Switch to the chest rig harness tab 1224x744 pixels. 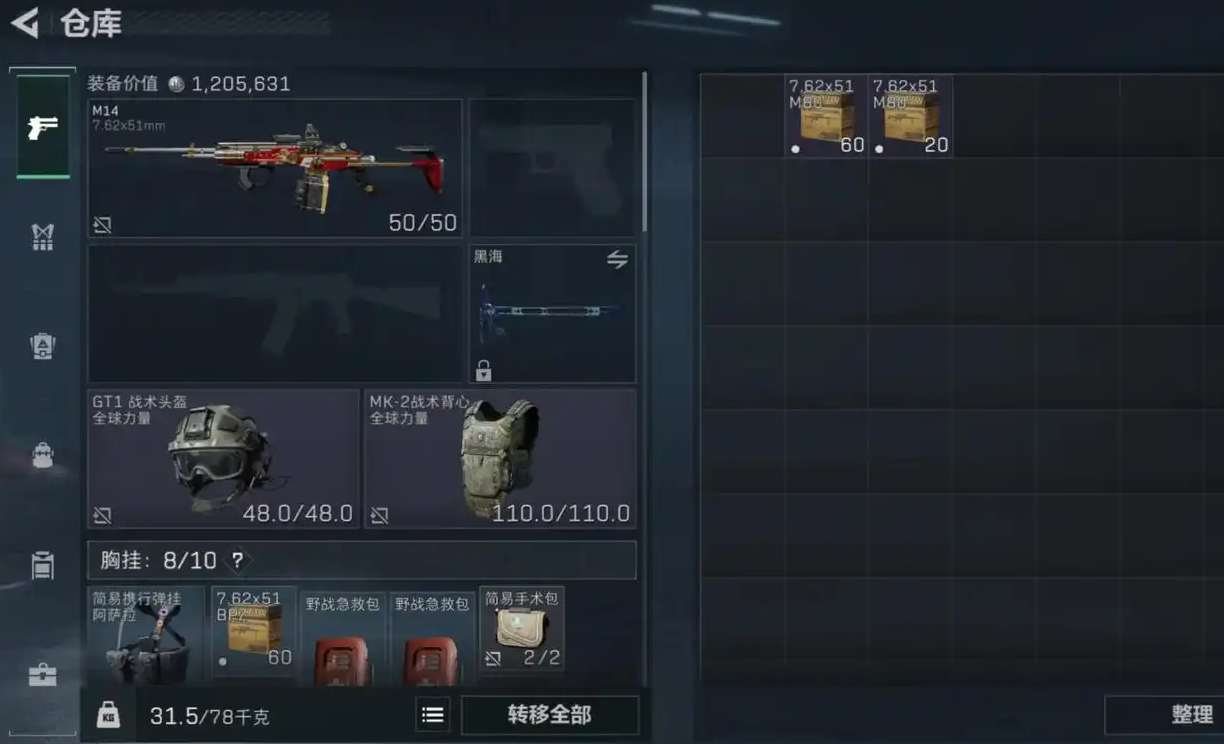coord(42,237)
